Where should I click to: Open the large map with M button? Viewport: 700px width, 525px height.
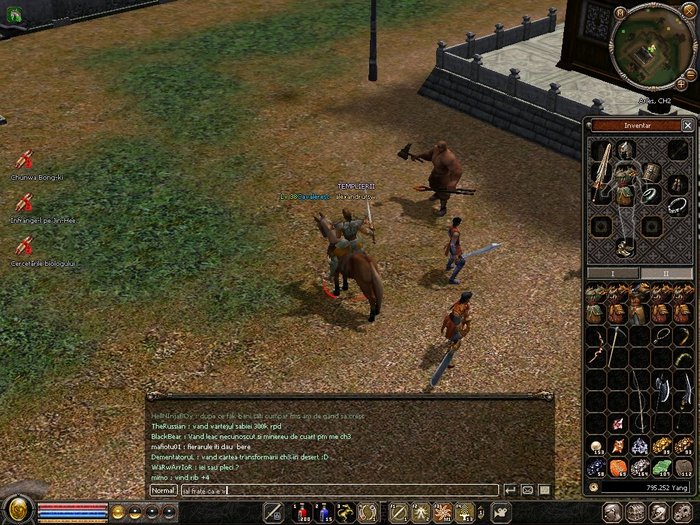(621, 12)
